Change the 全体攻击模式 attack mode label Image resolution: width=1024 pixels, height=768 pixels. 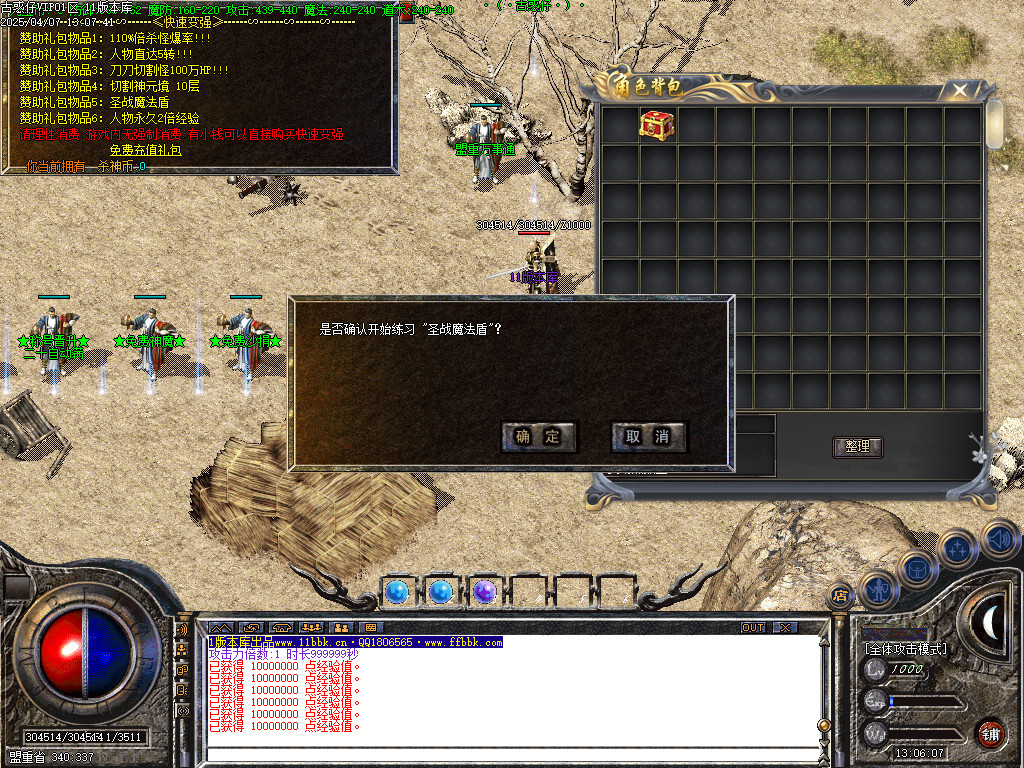pyautogui.click(x=905, y=649)
